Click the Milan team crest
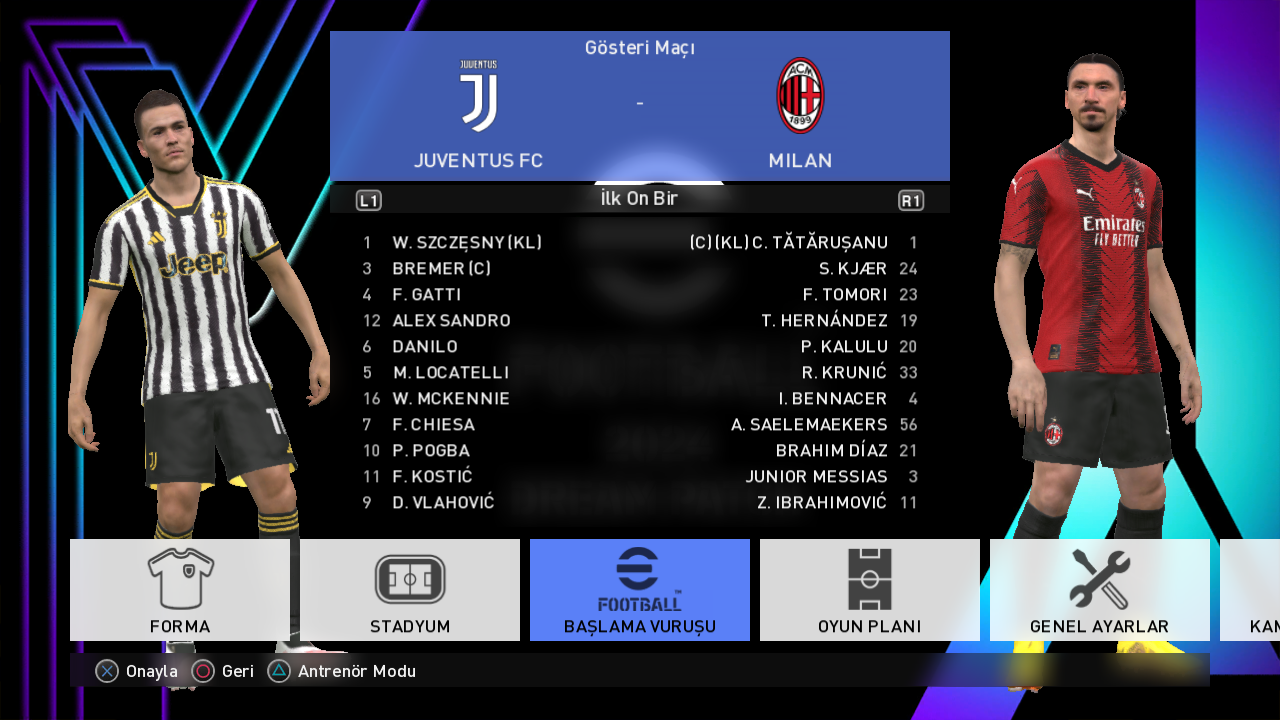The image size is (1280, 720). click(x=800, y=96)
